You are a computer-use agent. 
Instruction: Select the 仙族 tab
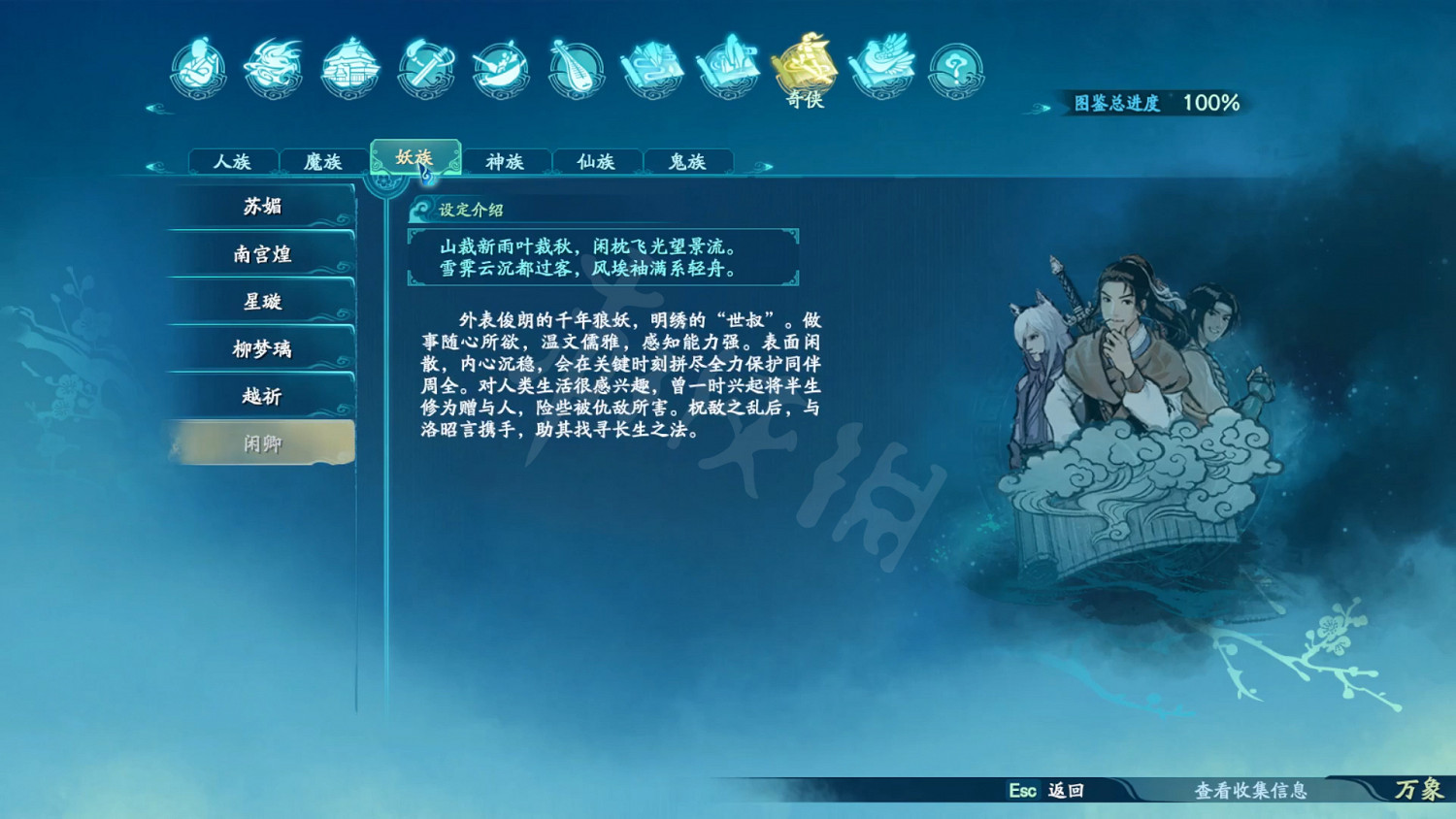pos(597,162)
